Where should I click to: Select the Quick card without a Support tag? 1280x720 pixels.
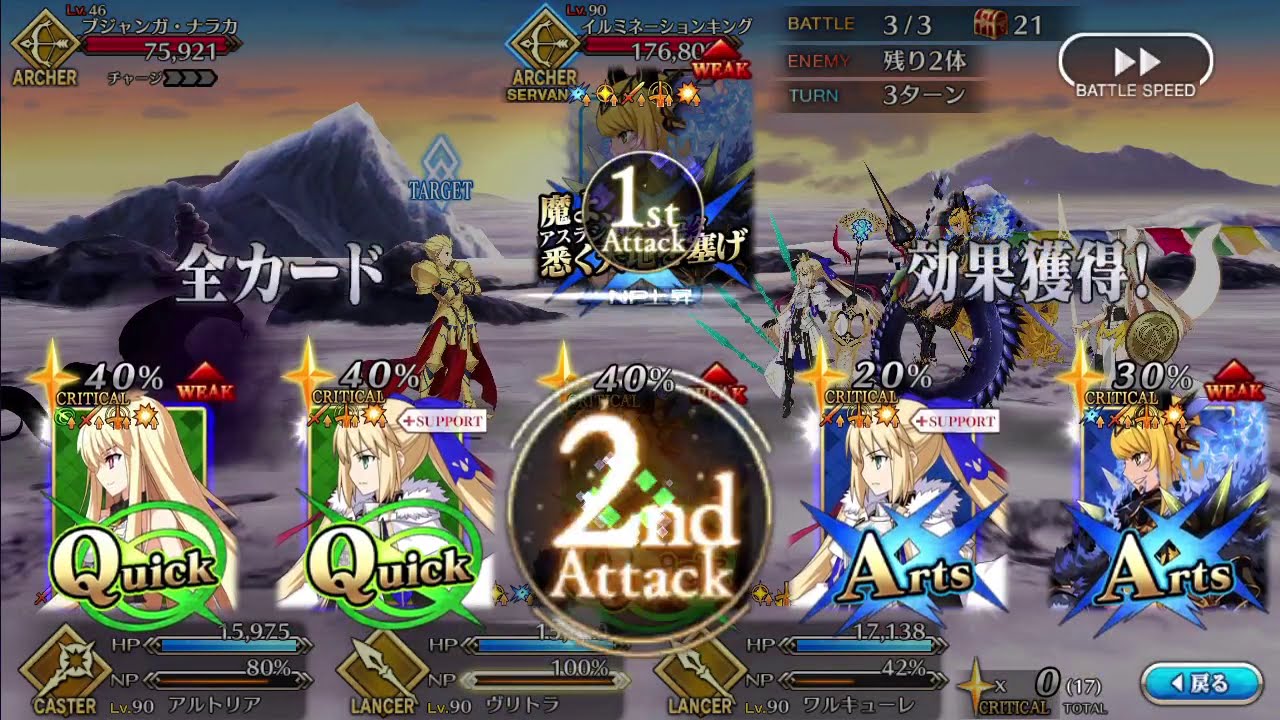130,510
